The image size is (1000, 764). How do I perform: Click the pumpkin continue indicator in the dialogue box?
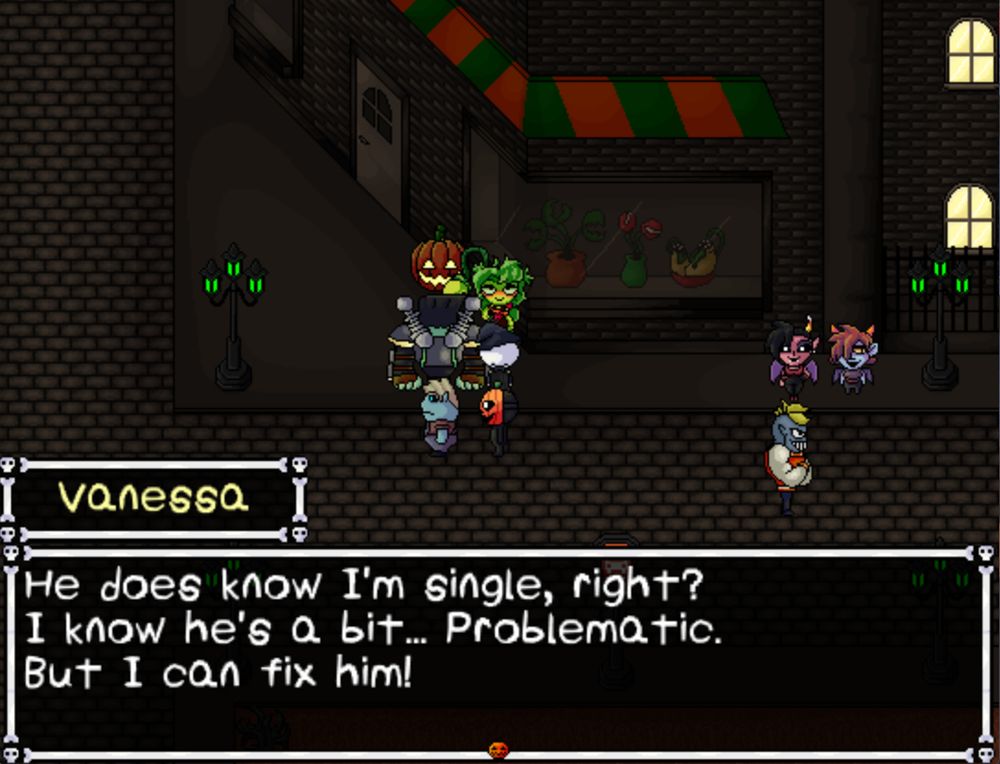(x=498, y=749)
